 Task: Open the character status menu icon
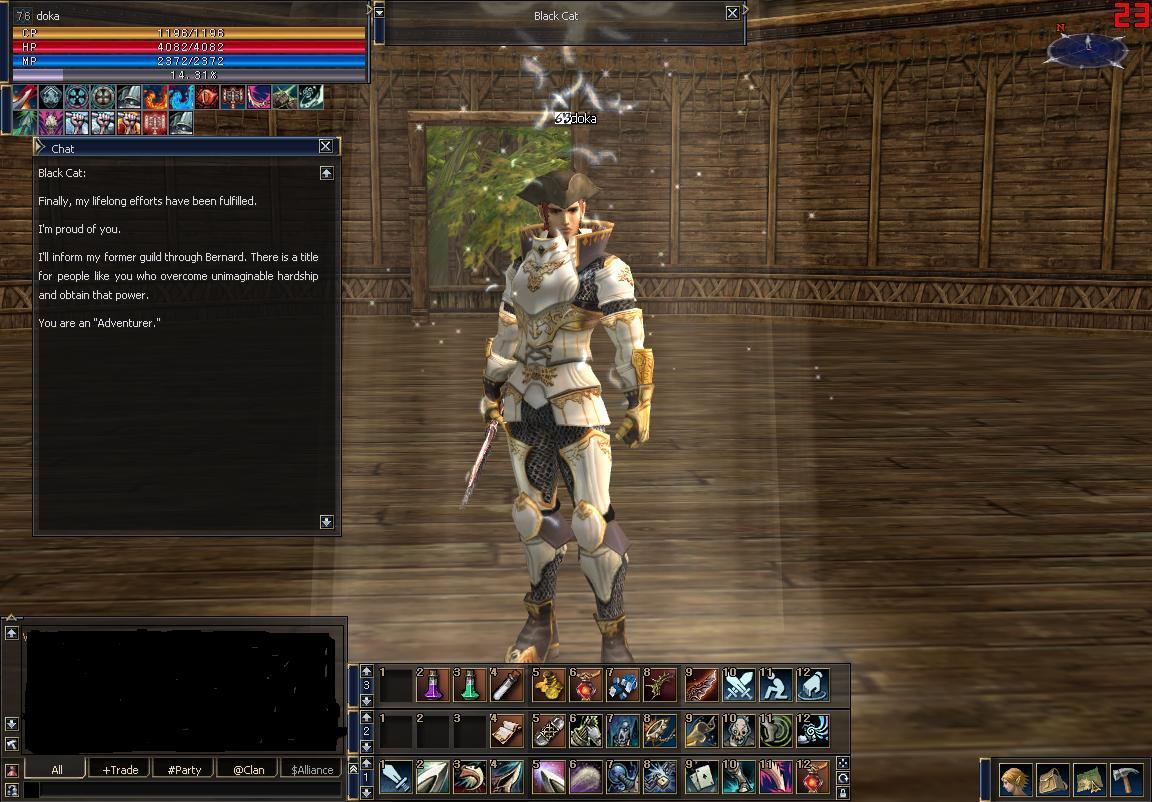click(1015, 778)
